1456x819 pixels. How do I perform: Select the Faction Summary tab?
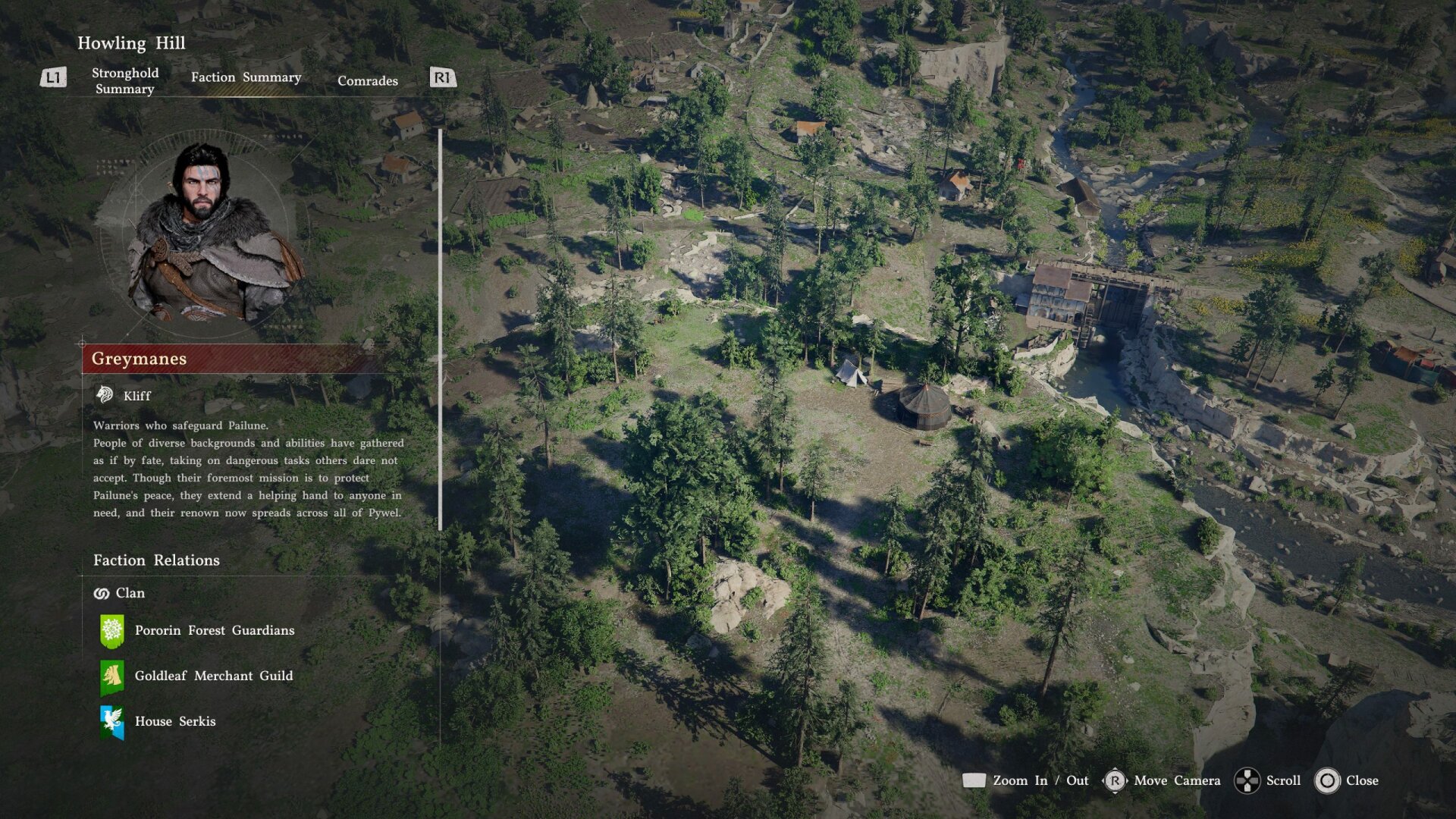(246, 77)
